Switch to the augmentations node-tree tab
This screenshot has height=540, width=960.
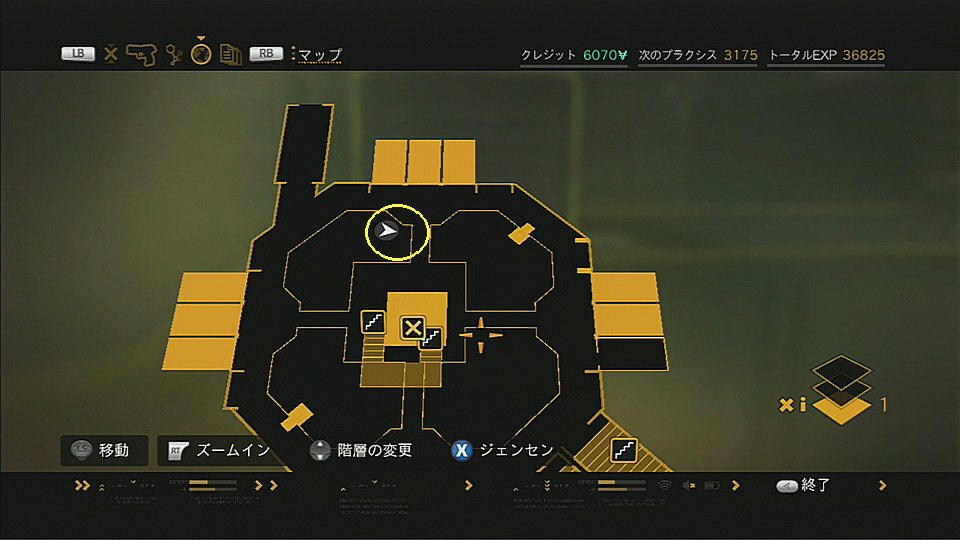point(173,54)
